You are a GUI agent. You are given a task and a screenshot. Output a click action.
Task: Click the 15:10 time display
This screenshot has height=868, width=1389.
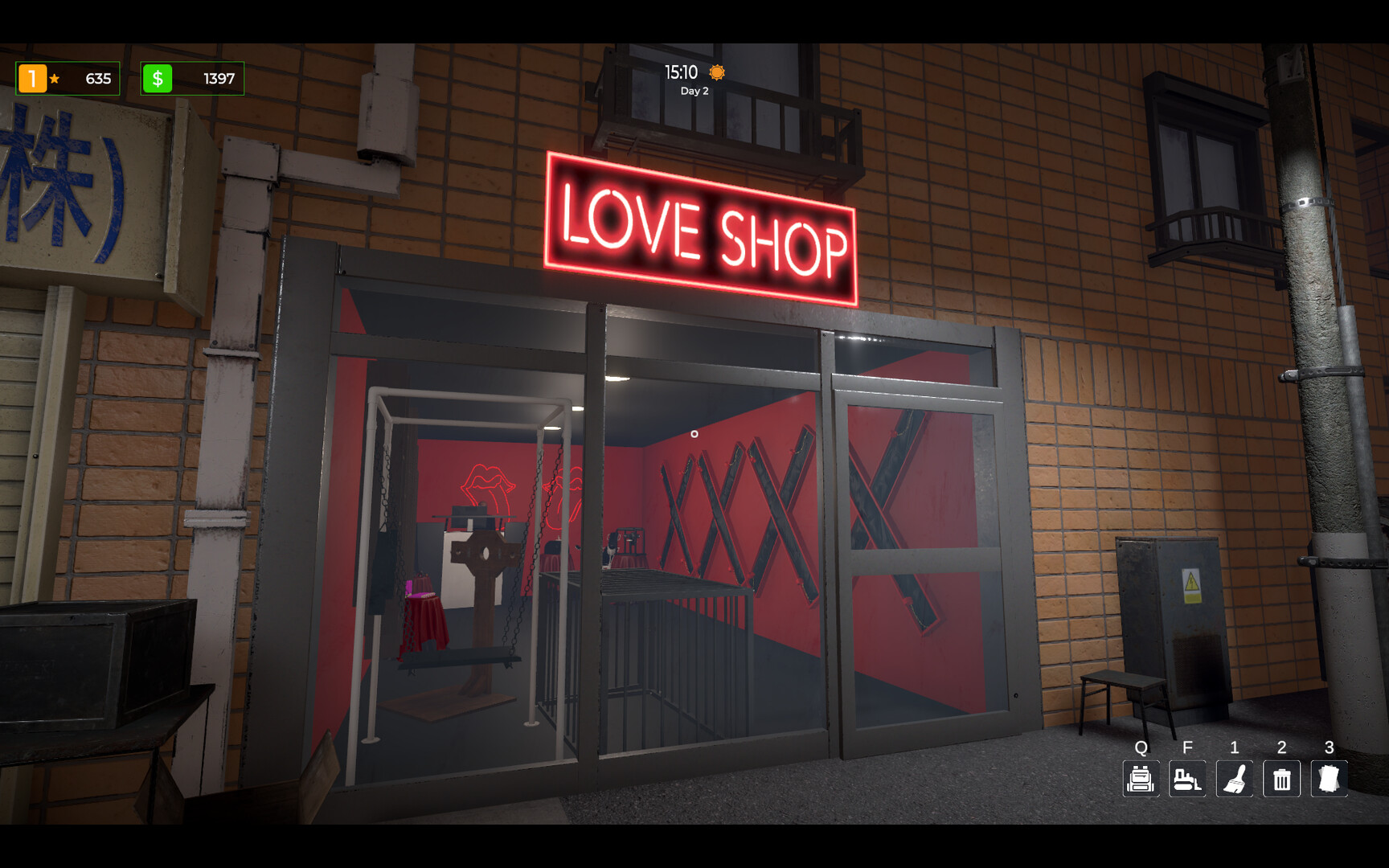680,72
